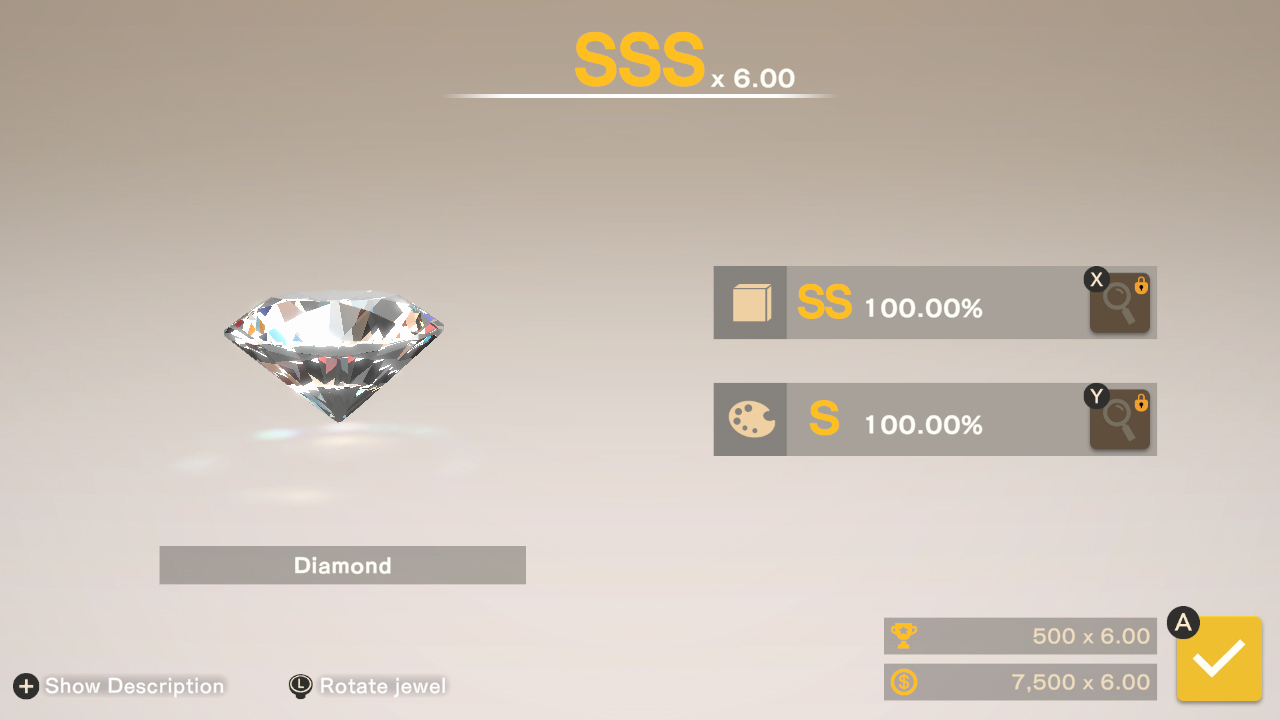Click the plus icon beside Show Description
The width and height of the screenshot is (1280, 720).
[x=25, y=687]
